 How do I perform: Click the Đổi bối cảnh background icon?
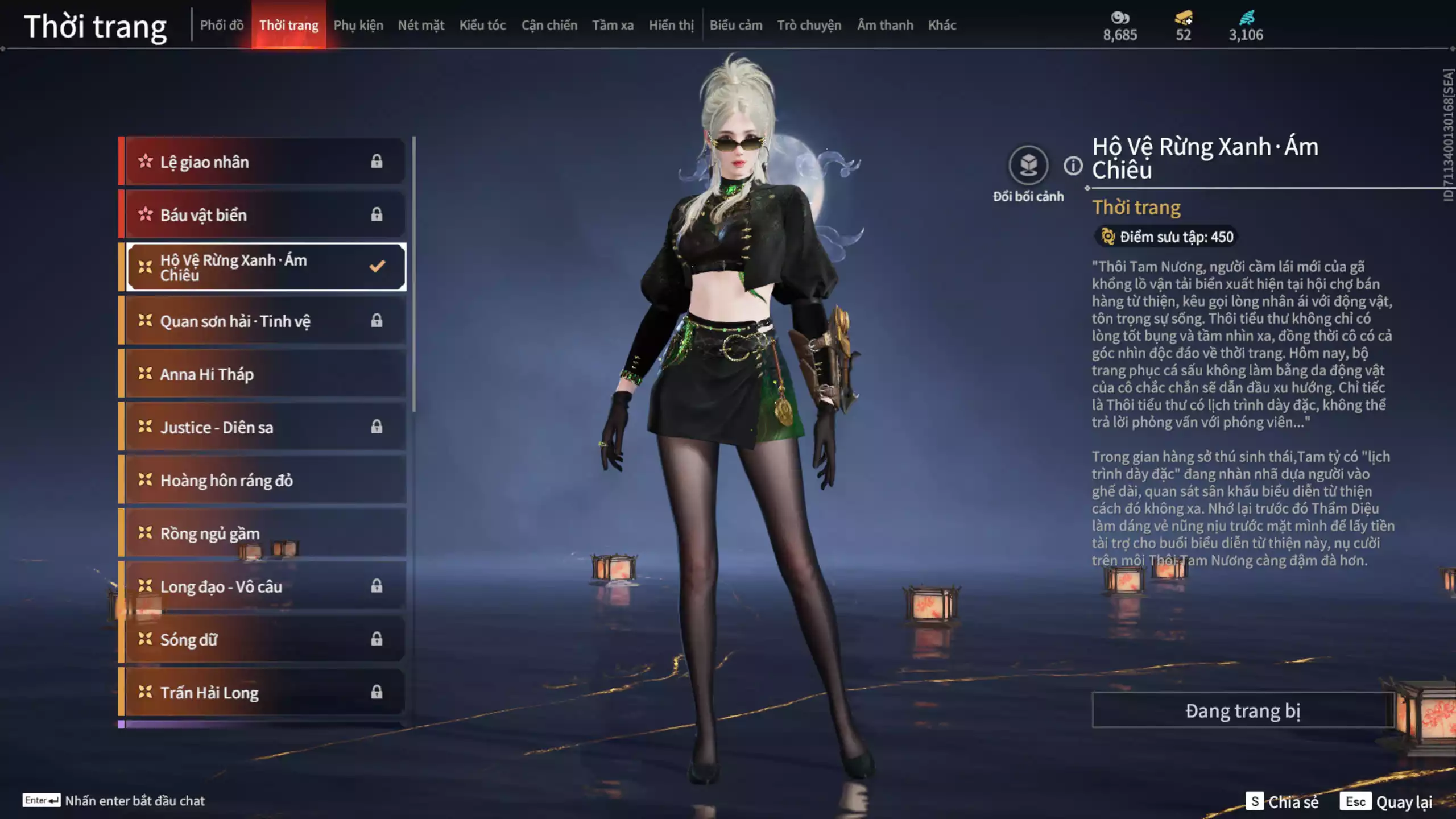[1028, 166]
